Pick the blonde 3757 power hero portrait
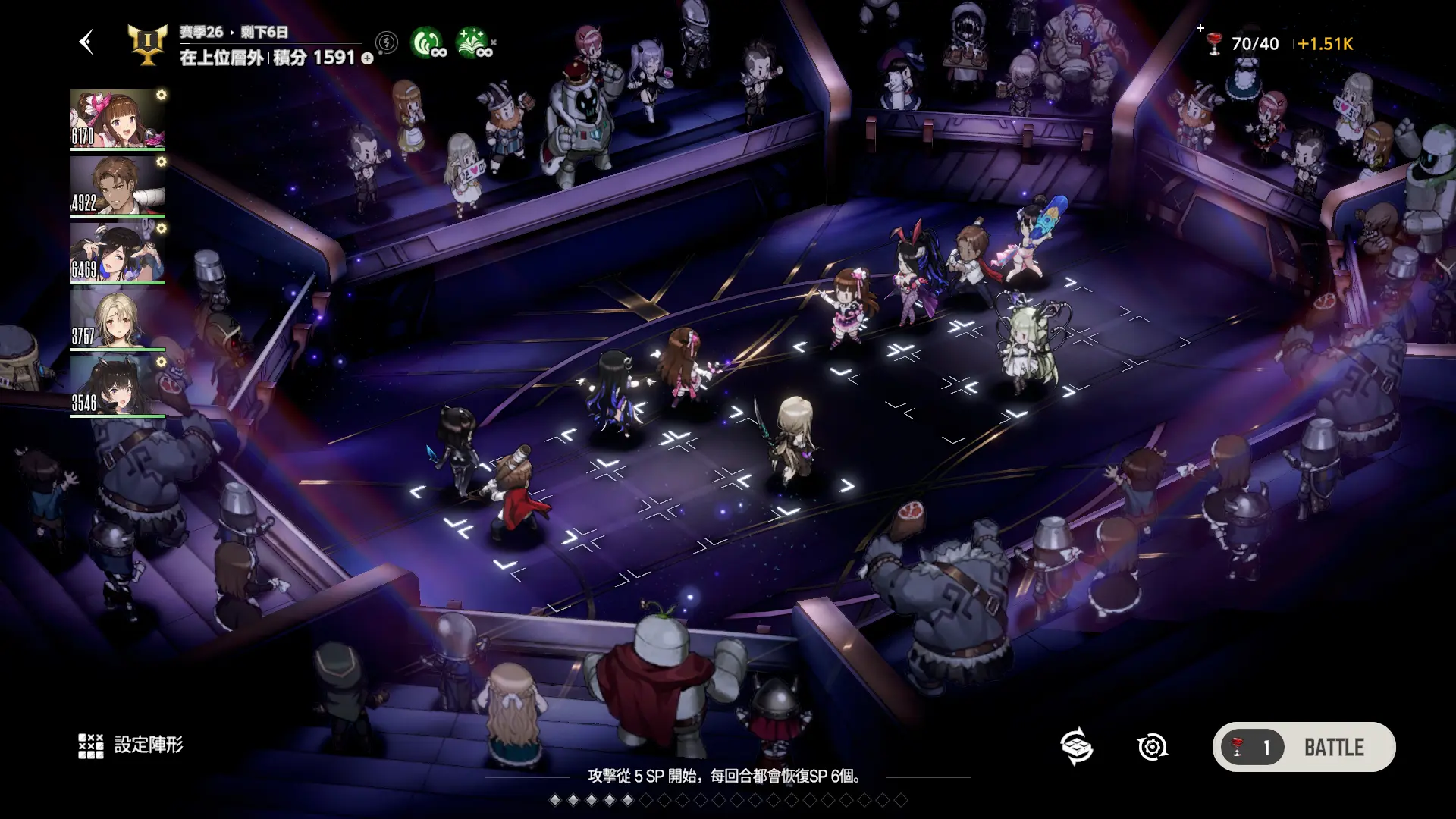Viewport: 1456px width, 819px height. tap(118, 319)
